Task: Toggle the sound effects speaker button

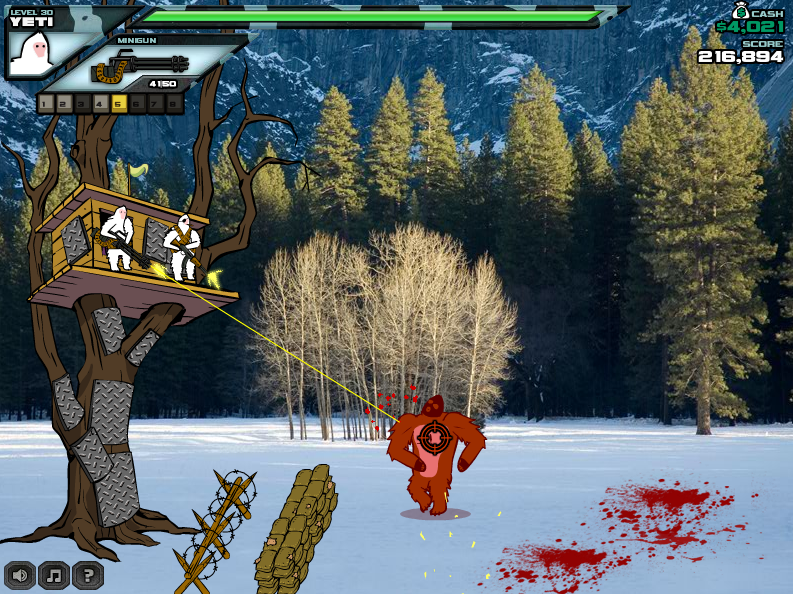Action: click(20, 575)
